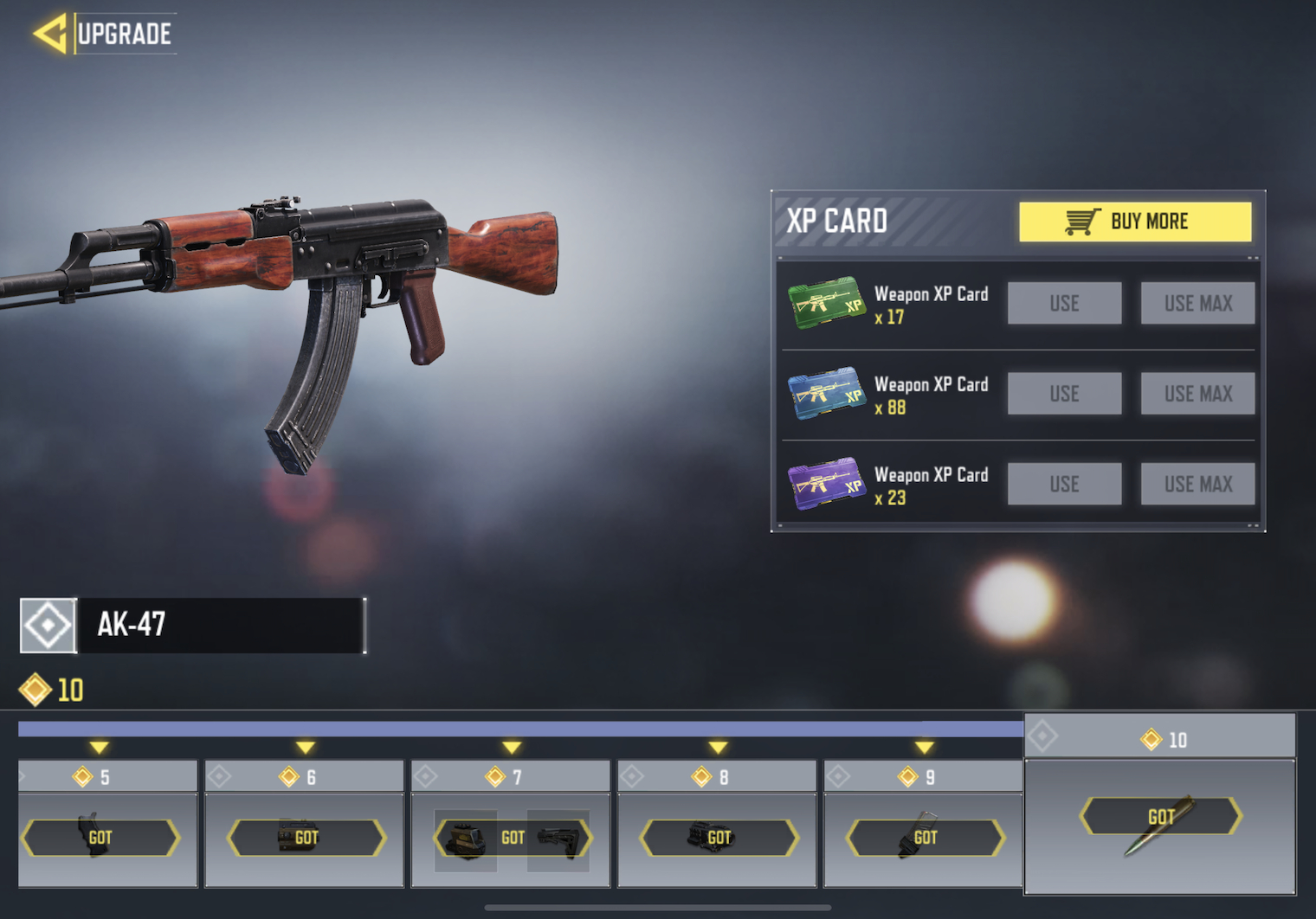Viewport: 1316px width, 919px height.
Task: Use one purple Weapon XP Card
Action: coord(1064,484)
